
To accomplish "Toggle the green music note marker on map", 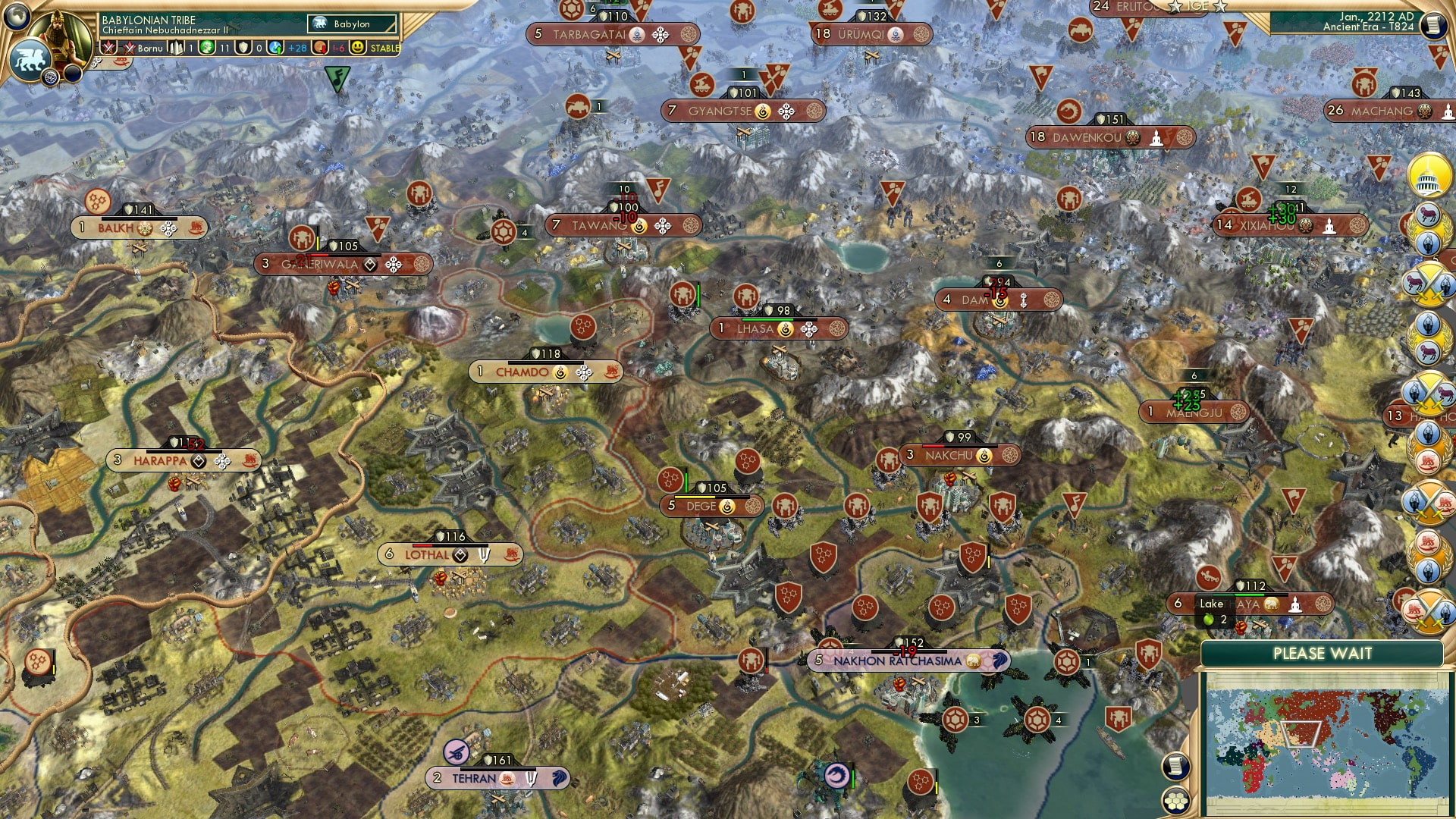I will point(336,77).
